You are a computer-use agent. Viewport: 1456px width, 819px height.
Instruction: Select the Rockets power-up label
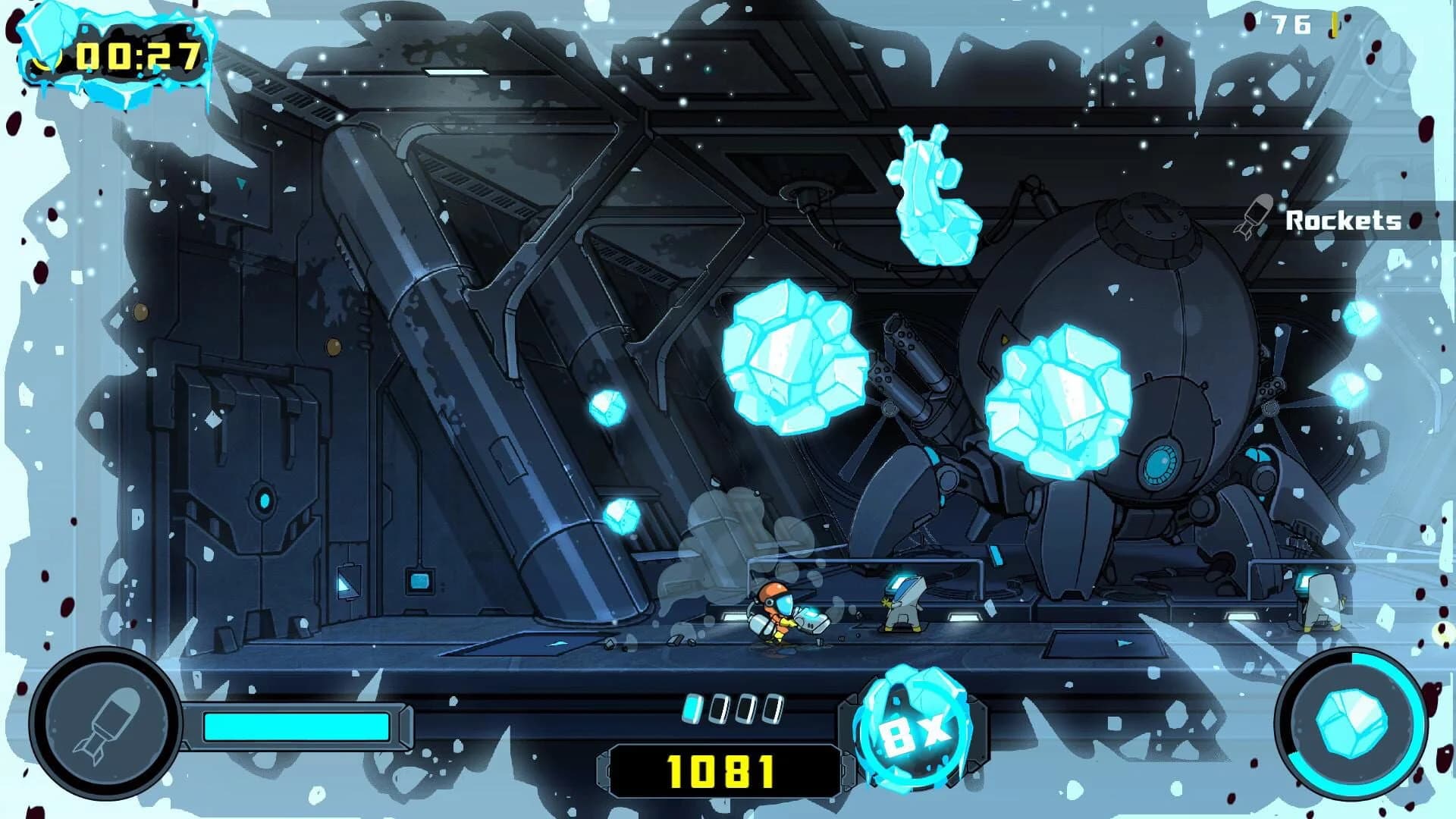[1342, 220]
